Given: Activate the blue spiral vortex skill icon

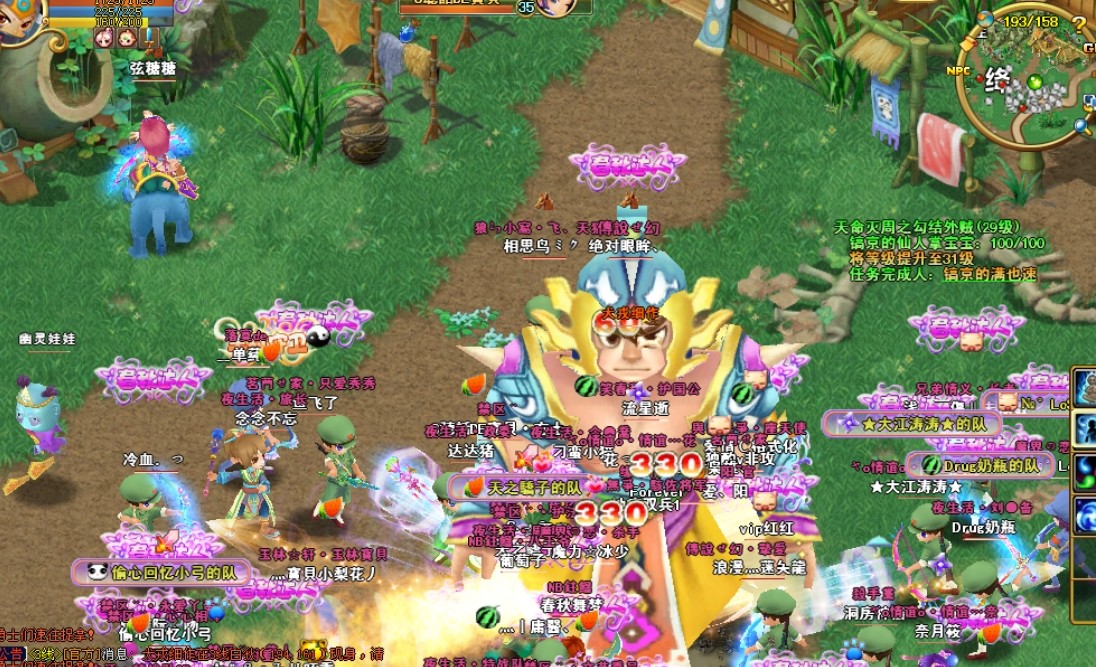Looking at the screenshot, I should 1084,517.
